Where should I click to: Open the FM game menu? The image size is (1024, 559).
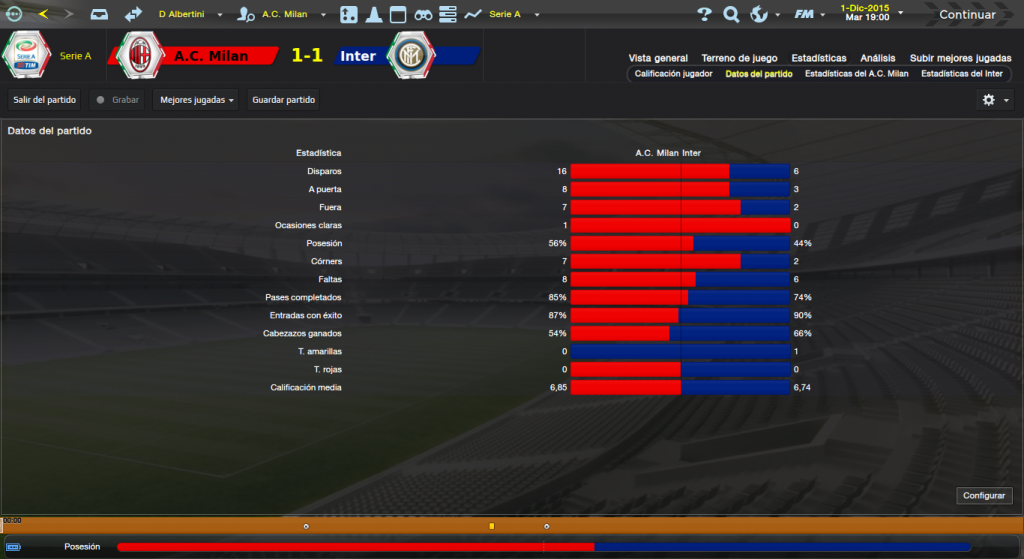(x=807, y=15)
